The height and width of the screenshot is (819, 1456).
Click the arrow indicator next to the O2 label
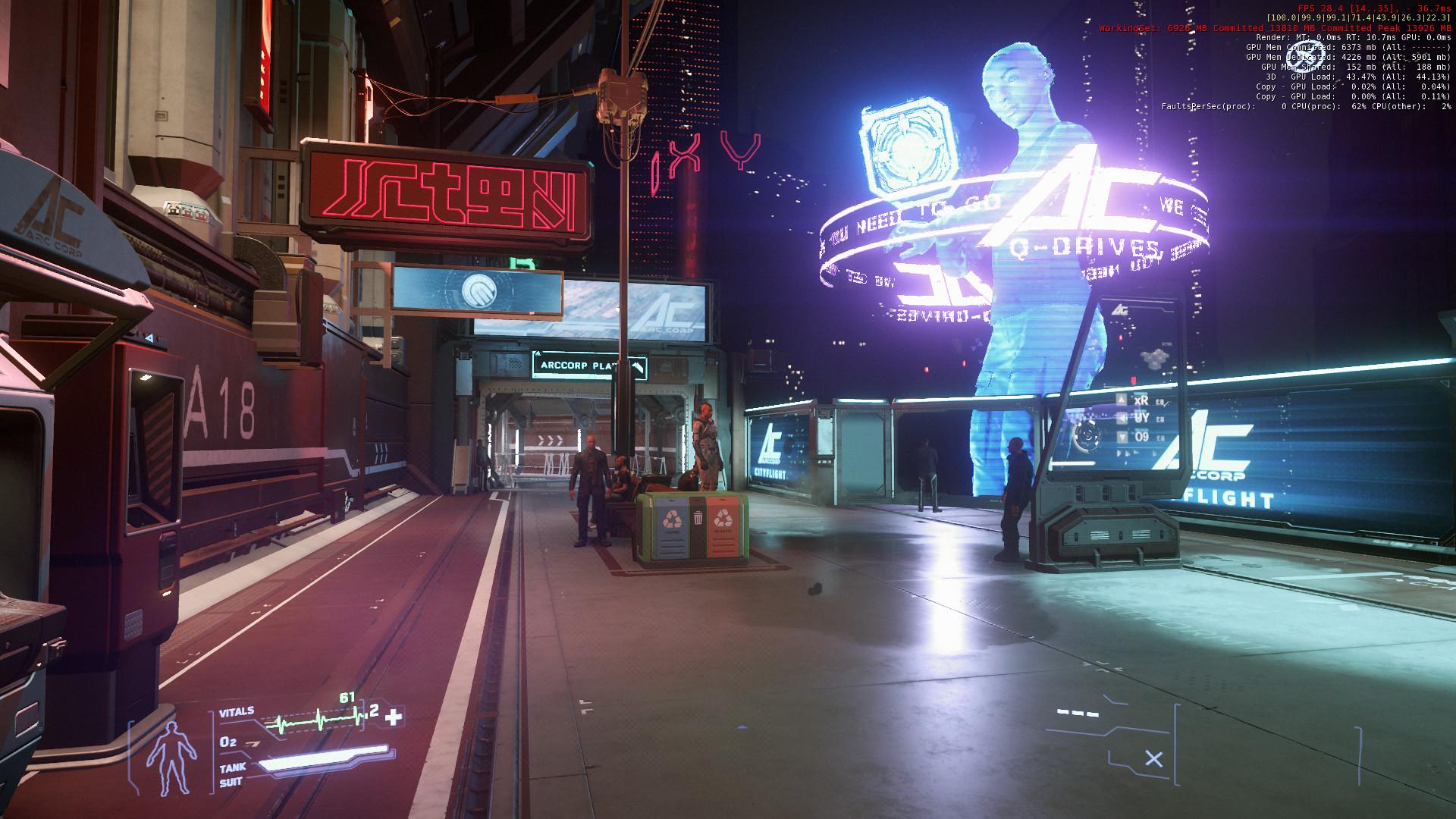point(252,743)
